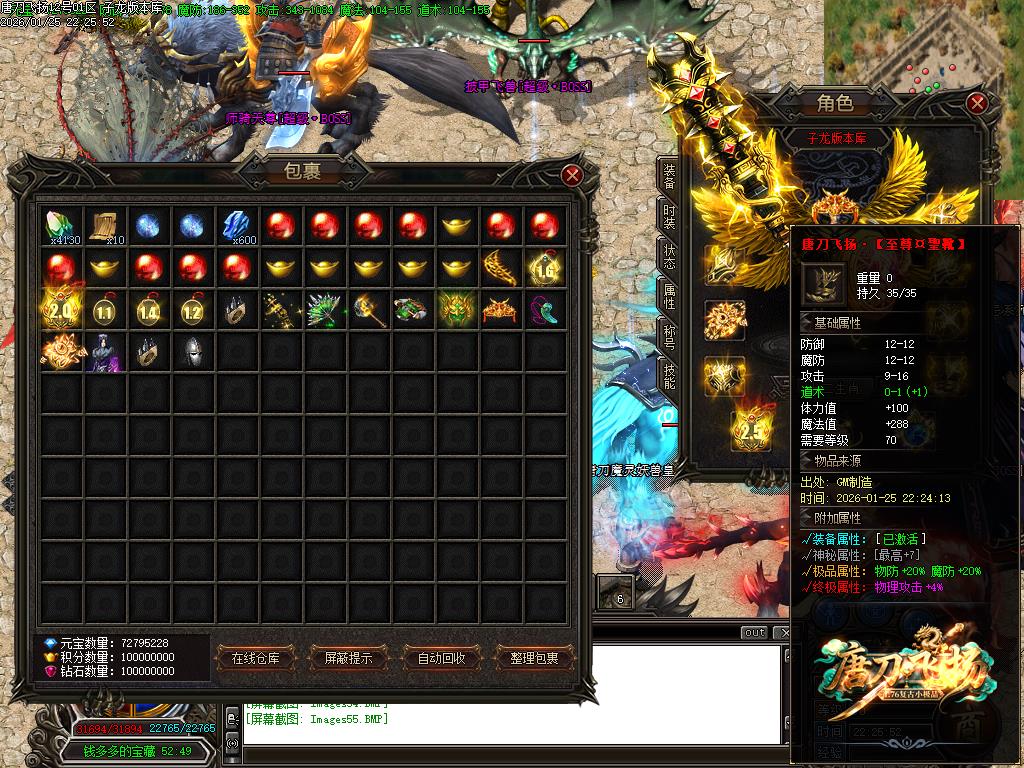
Task: Show the 状态 status tab
Action: pos(669,256)
